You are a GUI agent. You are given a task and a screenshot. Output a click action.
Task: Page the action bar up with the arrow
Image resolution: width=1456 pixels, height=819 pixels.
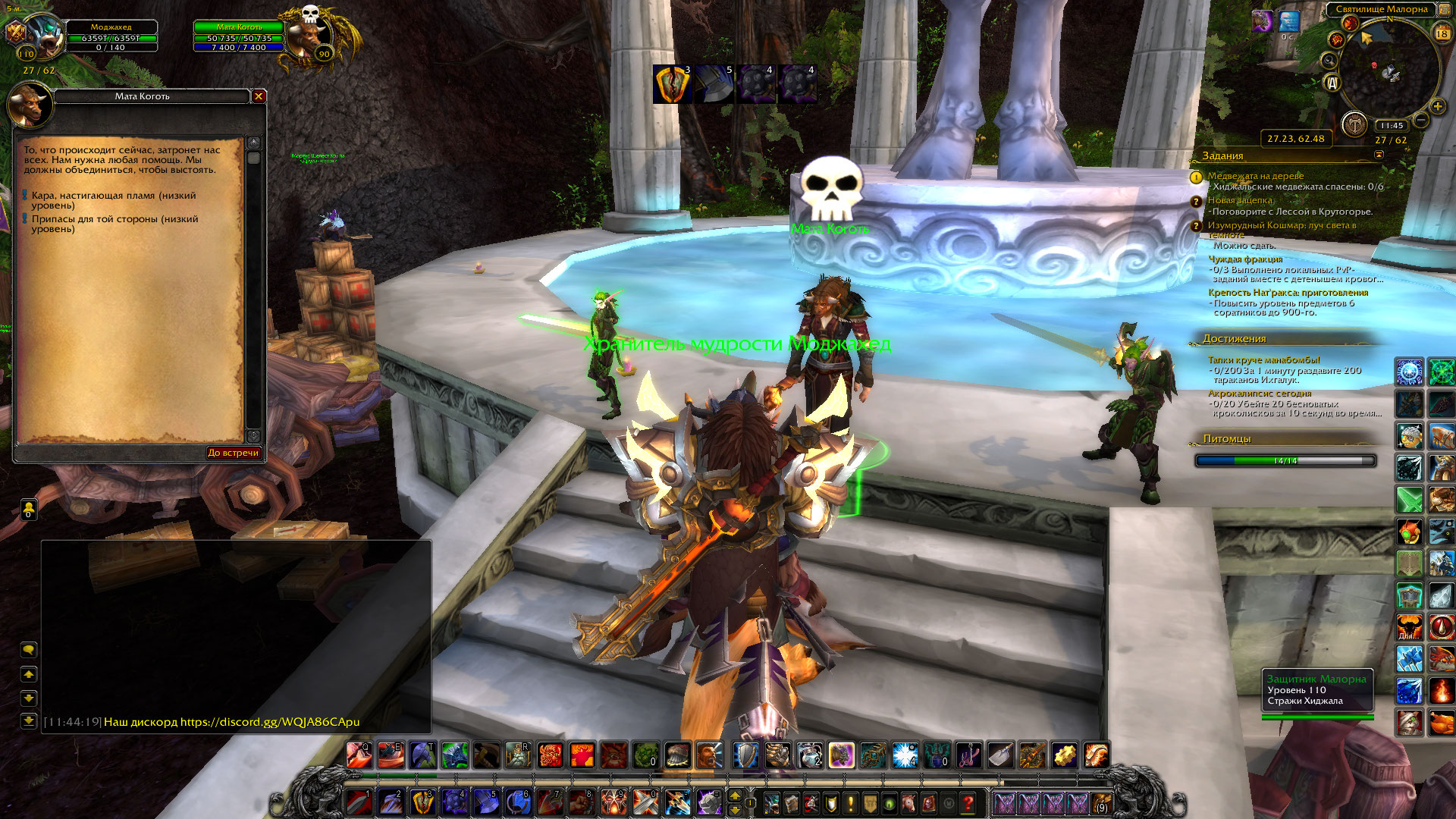click(734, 795)
